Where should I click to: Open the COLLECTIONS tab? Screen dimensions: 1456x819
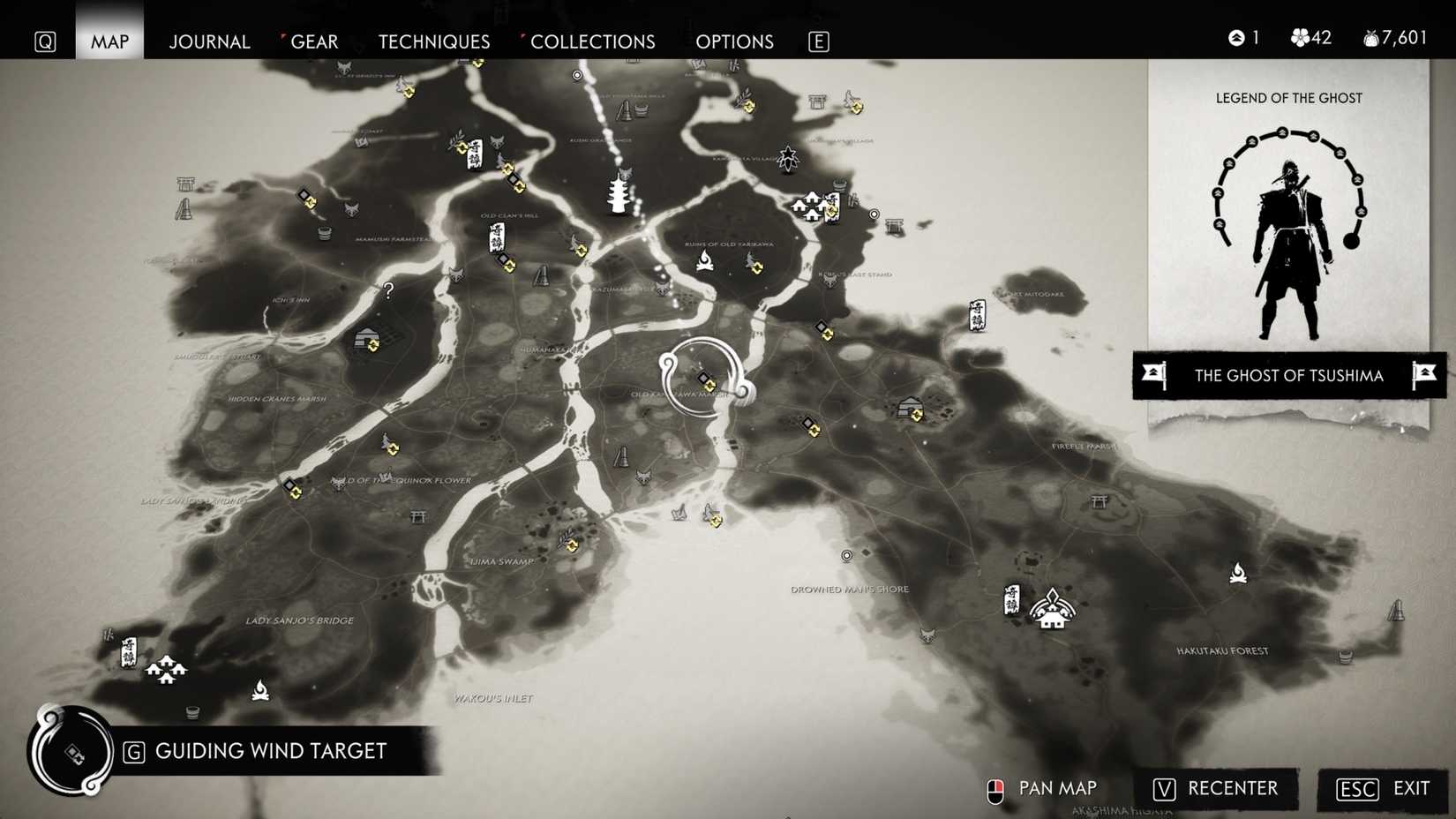click(x=591, y=41)
